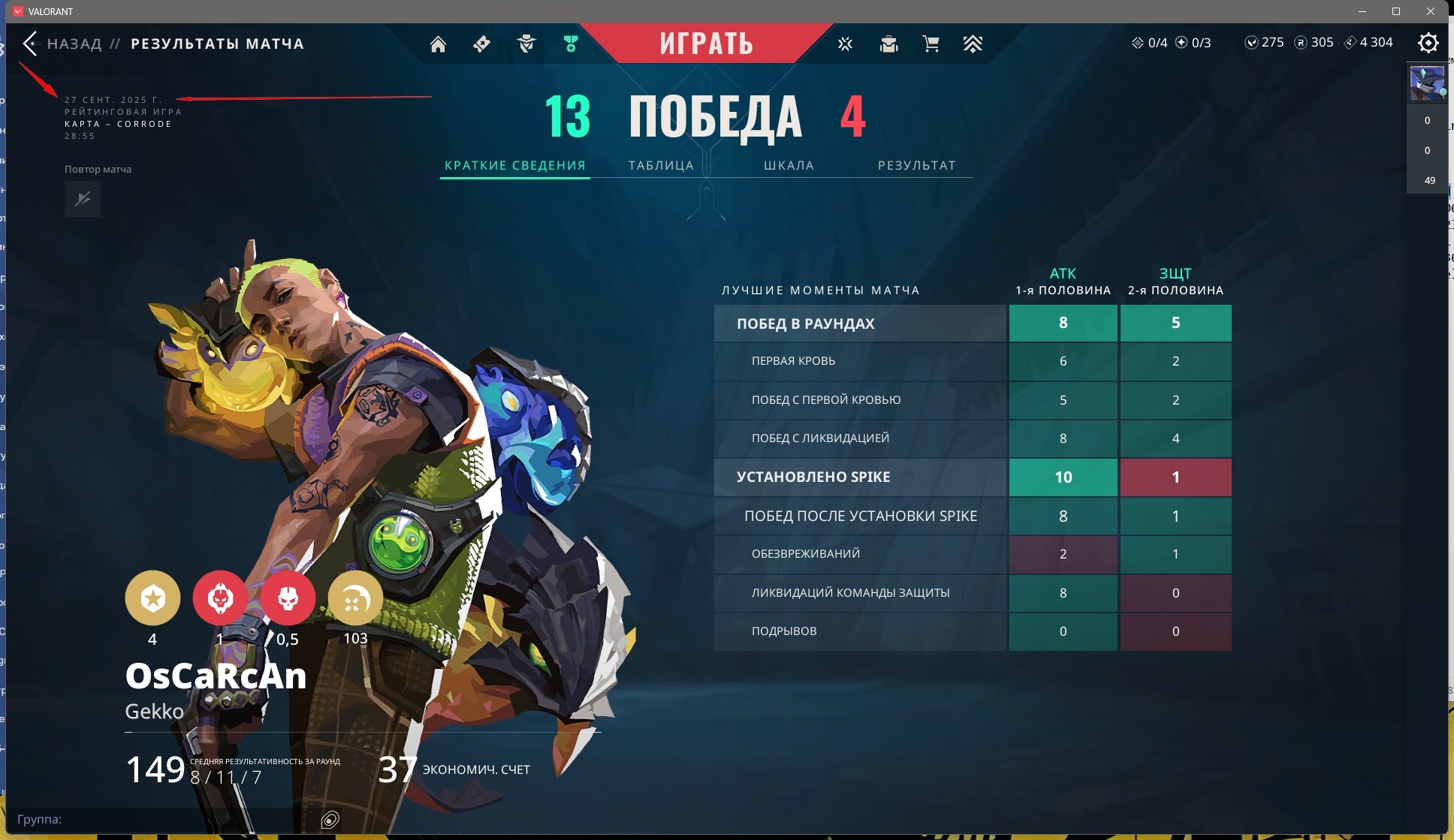Close the VALORANT window

pos(1431,11)
